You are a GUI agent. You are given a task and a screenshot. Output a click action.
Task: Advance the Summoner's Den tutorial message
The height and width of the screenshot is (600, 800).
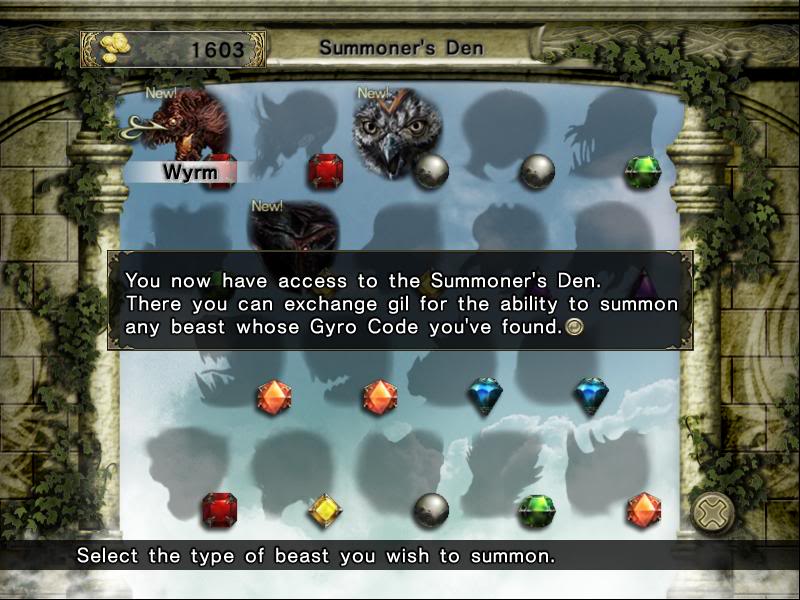tap(573, 327)
